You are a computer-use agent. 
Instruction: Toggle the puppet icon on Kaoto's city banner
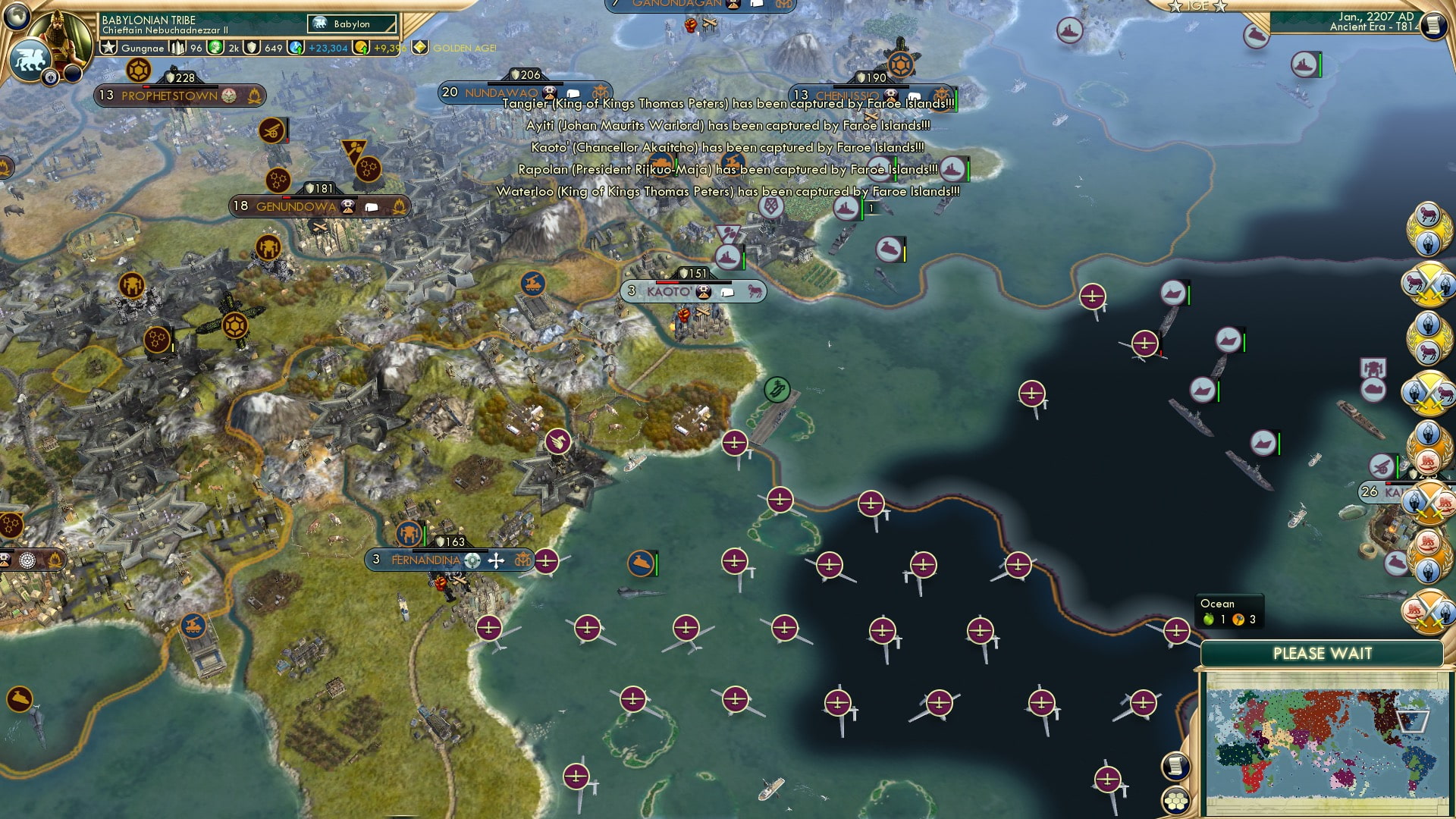pos(704,290)
